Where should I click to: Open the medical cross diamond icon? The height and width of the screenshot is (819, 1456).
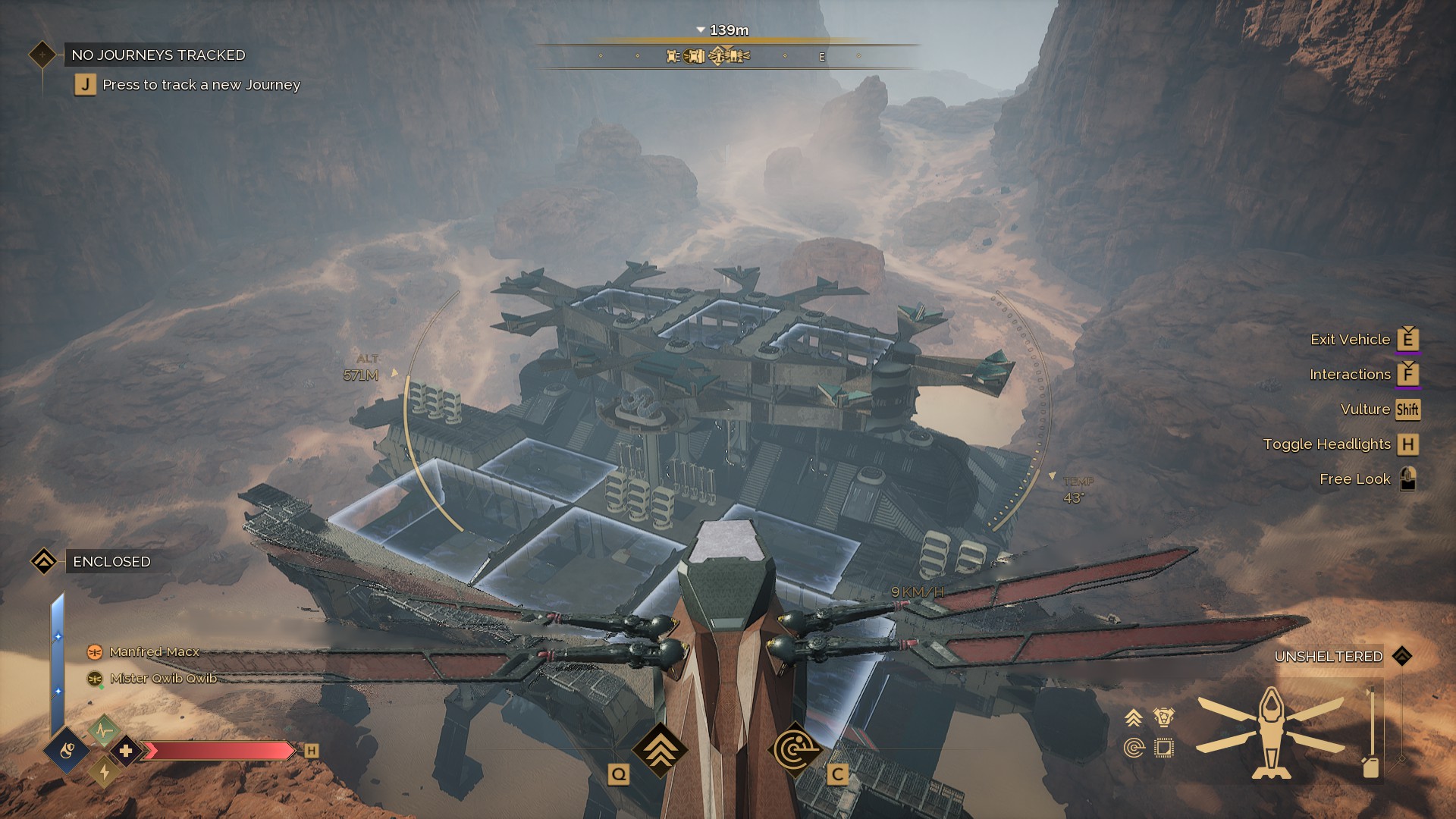[x=124, y=752]
